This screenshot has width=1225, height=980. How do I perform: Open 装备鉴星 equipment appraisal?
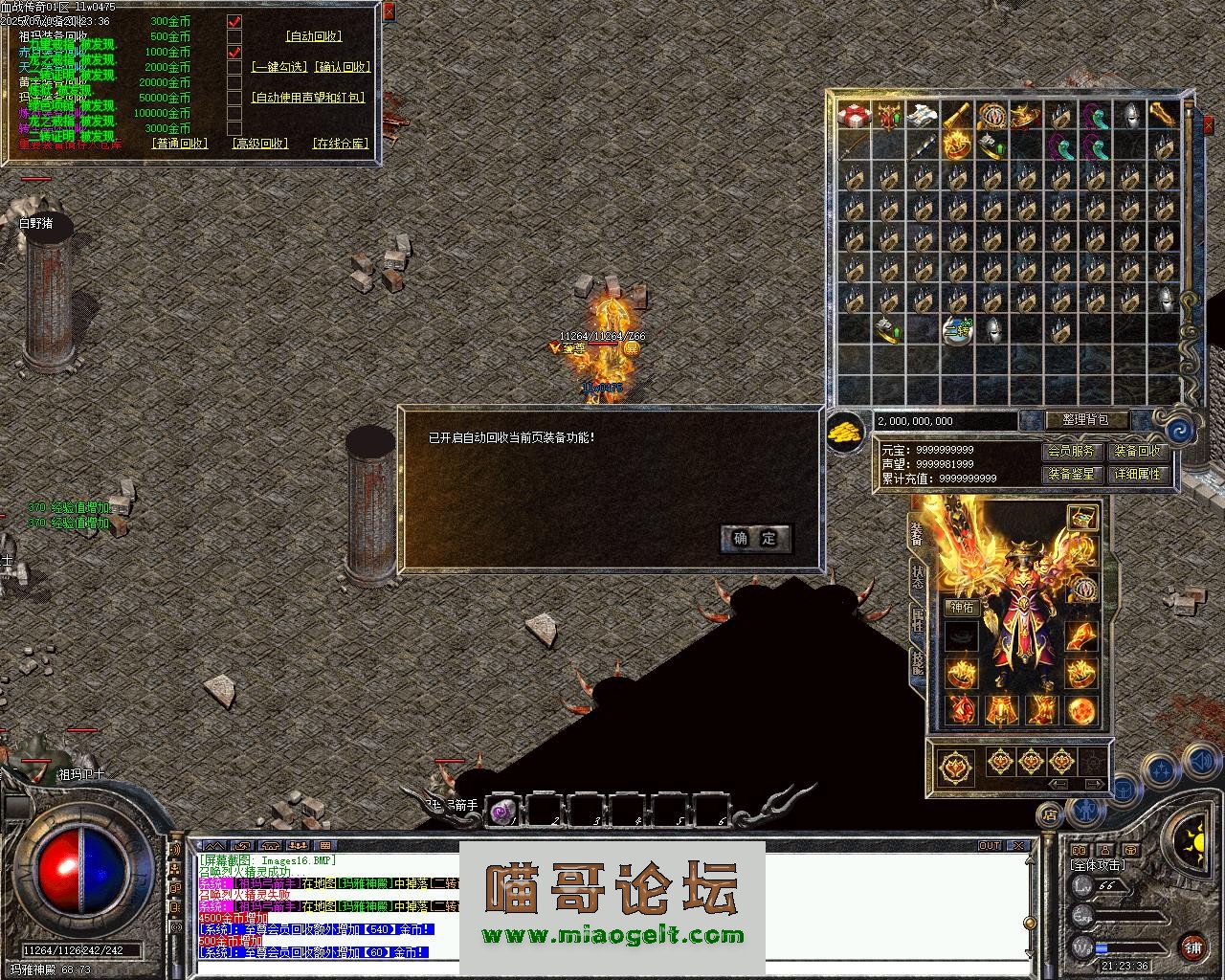click(x=1071, y=474)
